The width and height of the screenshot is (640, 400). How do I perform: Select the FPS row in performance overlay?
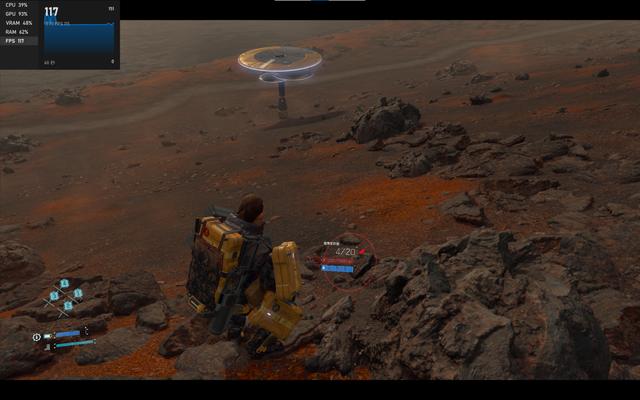(20, 41)
